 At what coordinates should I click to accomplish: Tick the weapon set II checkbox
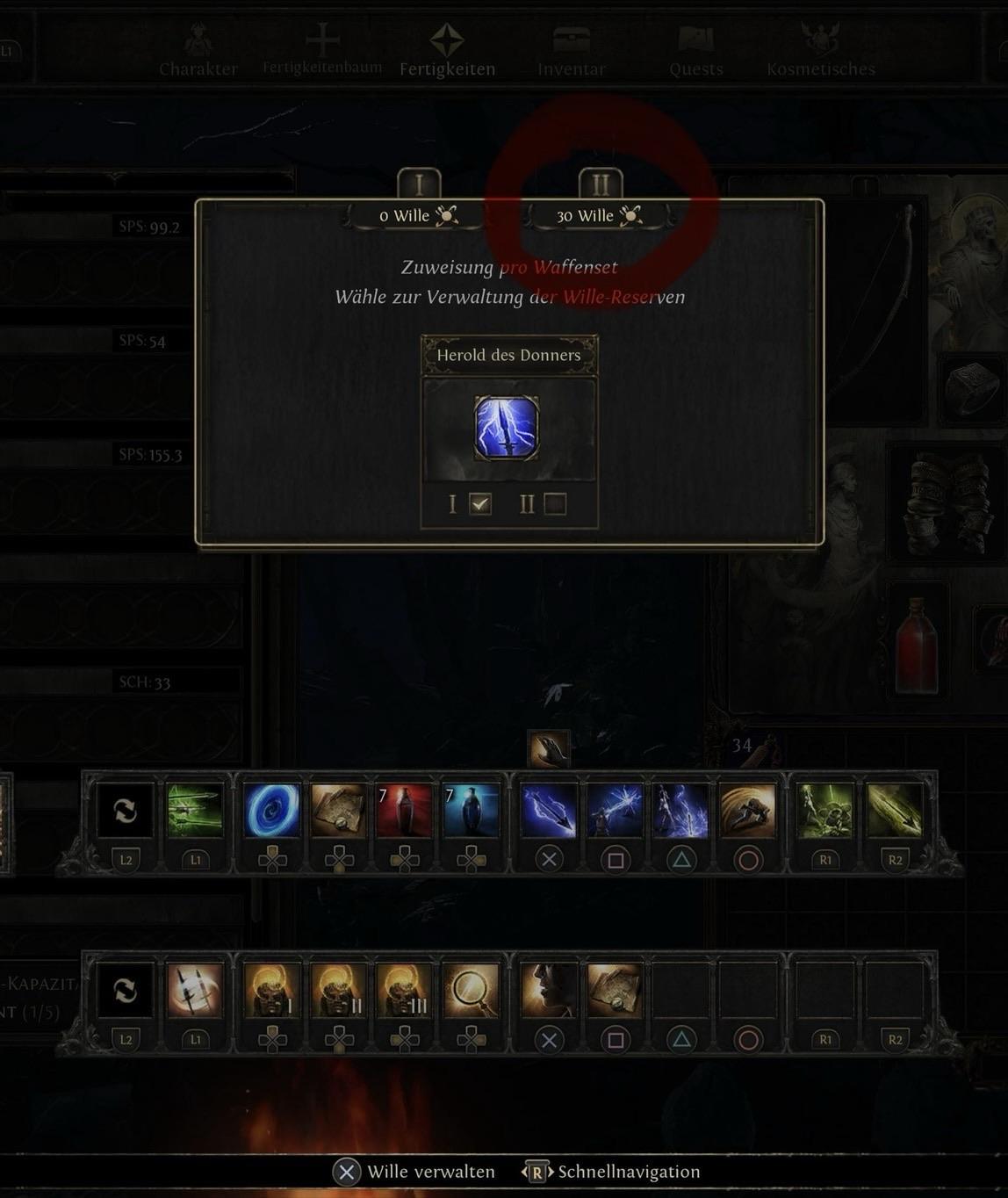coord(555,504)
